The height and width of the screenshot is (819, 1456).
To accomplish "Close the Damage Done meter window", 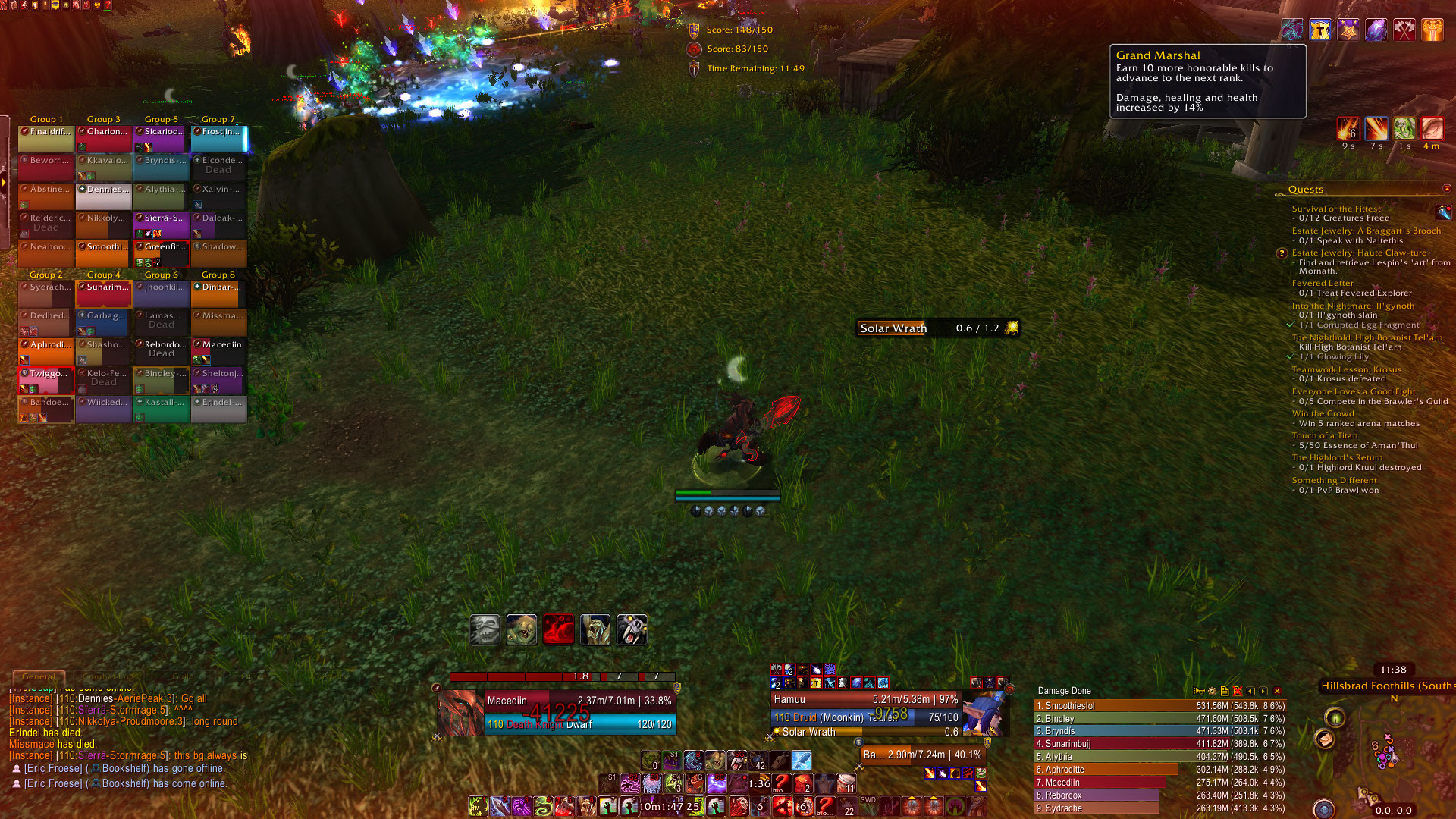I will [1277, 691].
